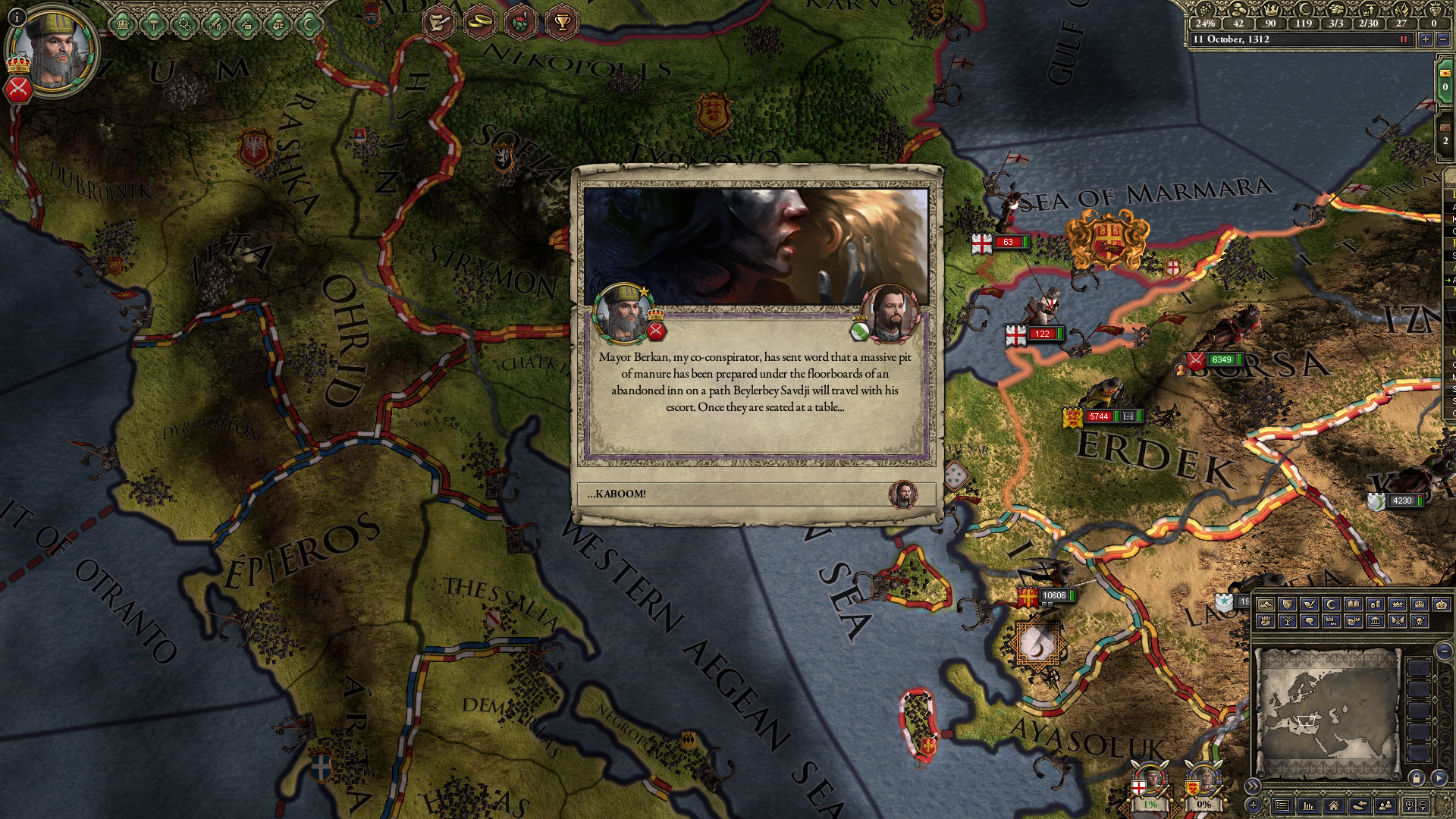
Task: Toggle the red pause indicator by the date
Action: (1403, 39)
